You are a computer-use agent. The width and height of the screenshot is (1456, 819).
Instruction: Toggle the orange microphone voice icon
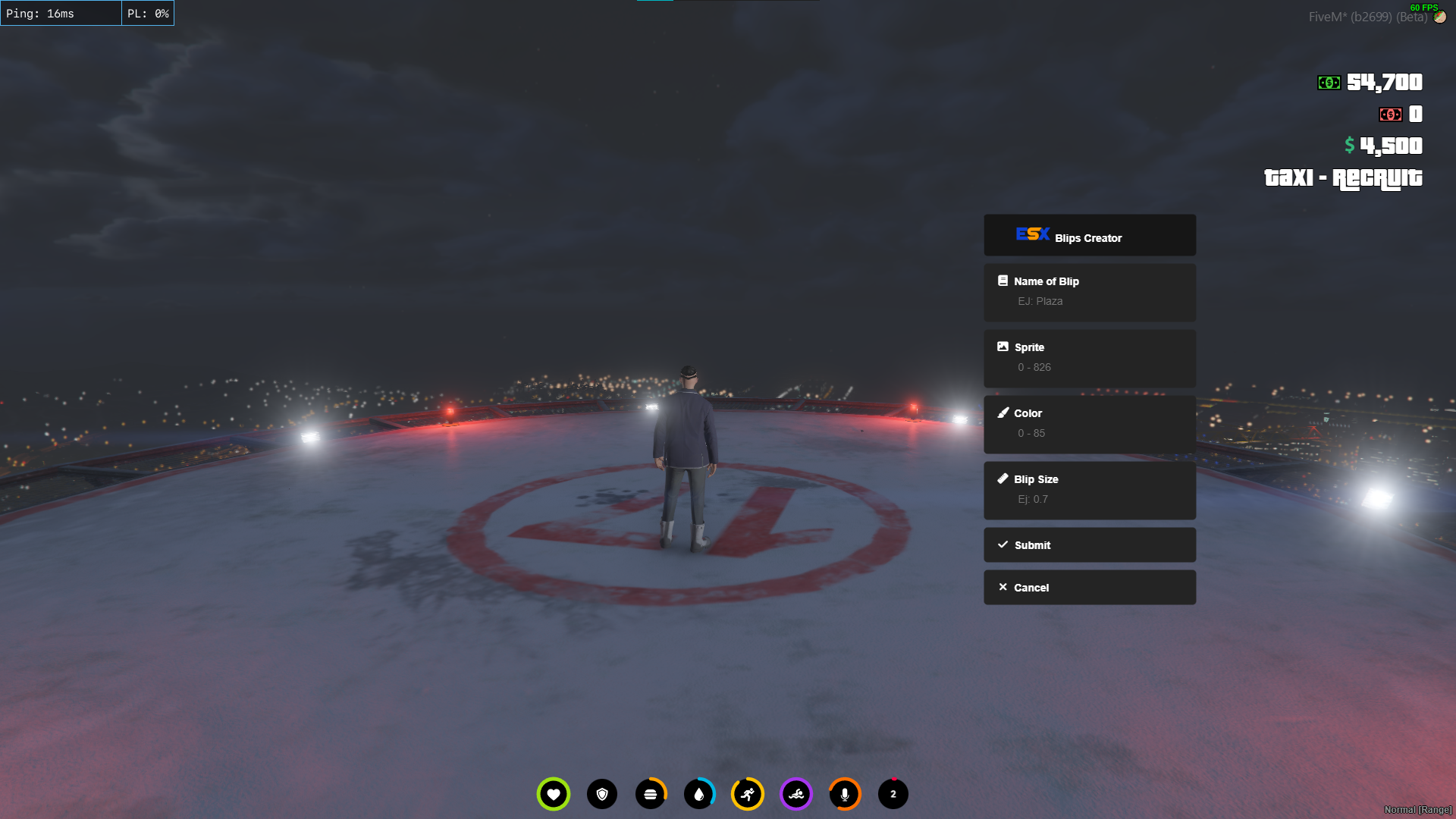click(845, 794)
